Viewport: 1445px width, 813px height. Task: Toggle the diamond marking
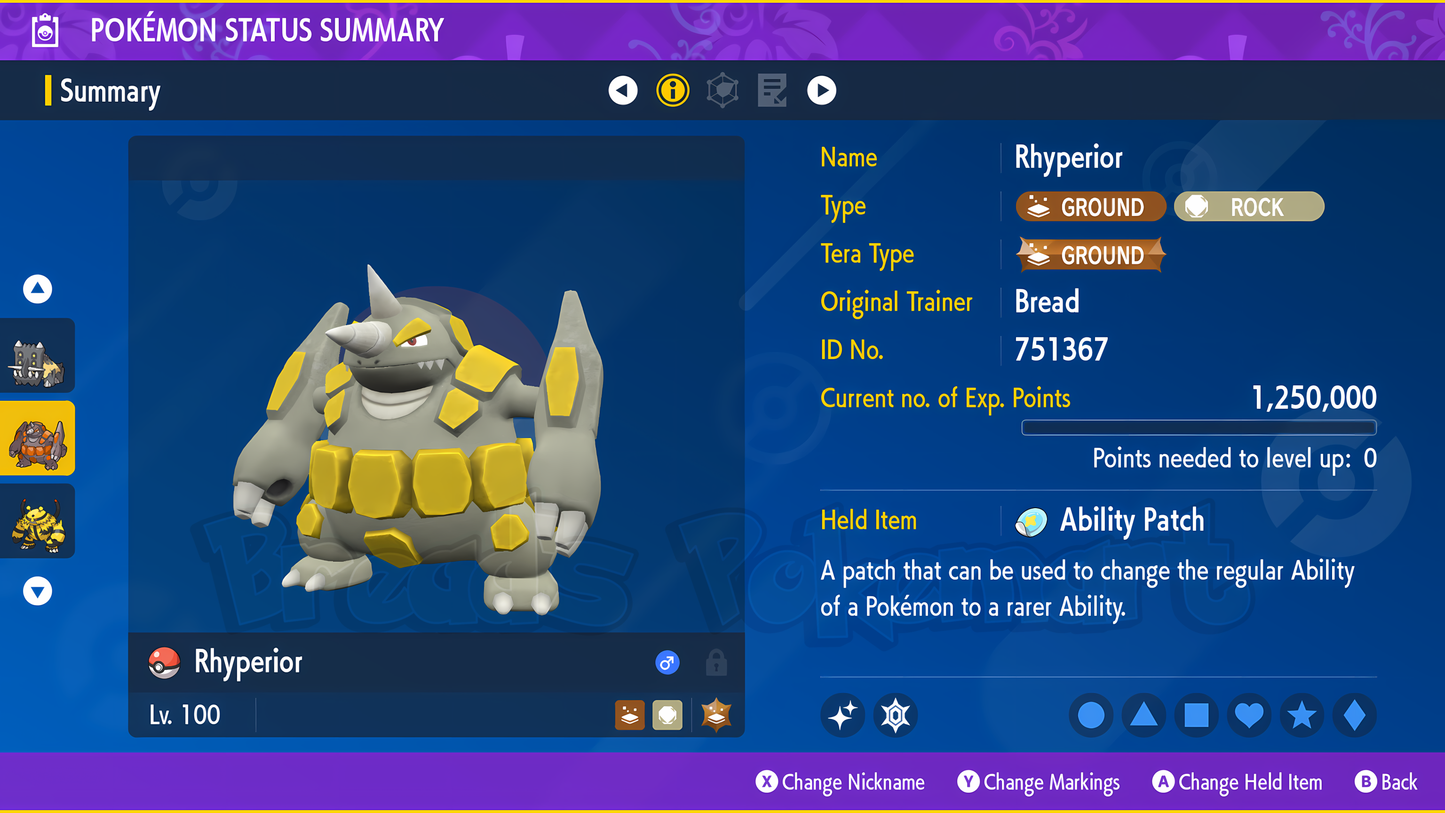pos(1354,715)
